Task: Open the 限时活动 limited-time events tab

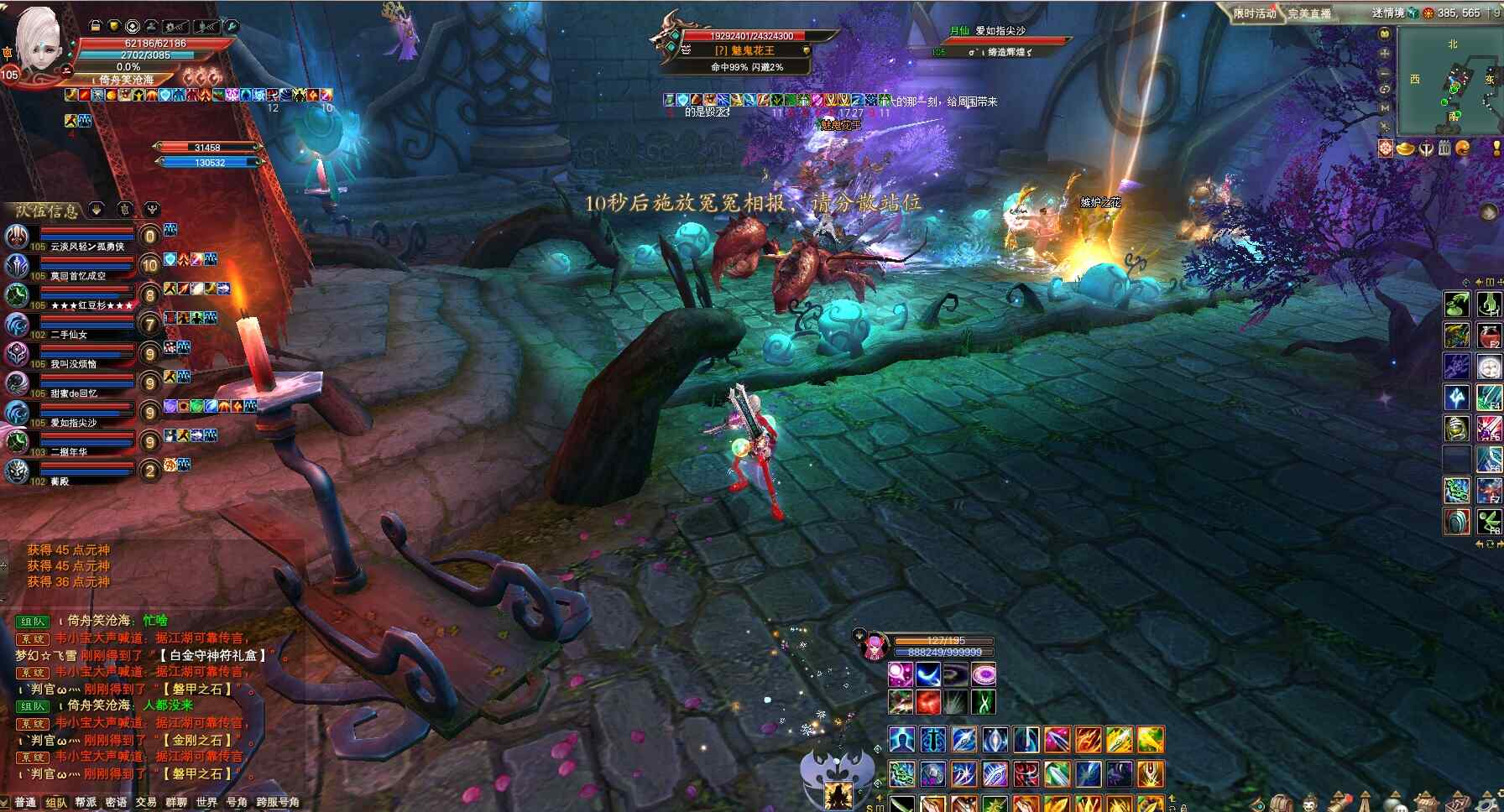Action: 1254,13
